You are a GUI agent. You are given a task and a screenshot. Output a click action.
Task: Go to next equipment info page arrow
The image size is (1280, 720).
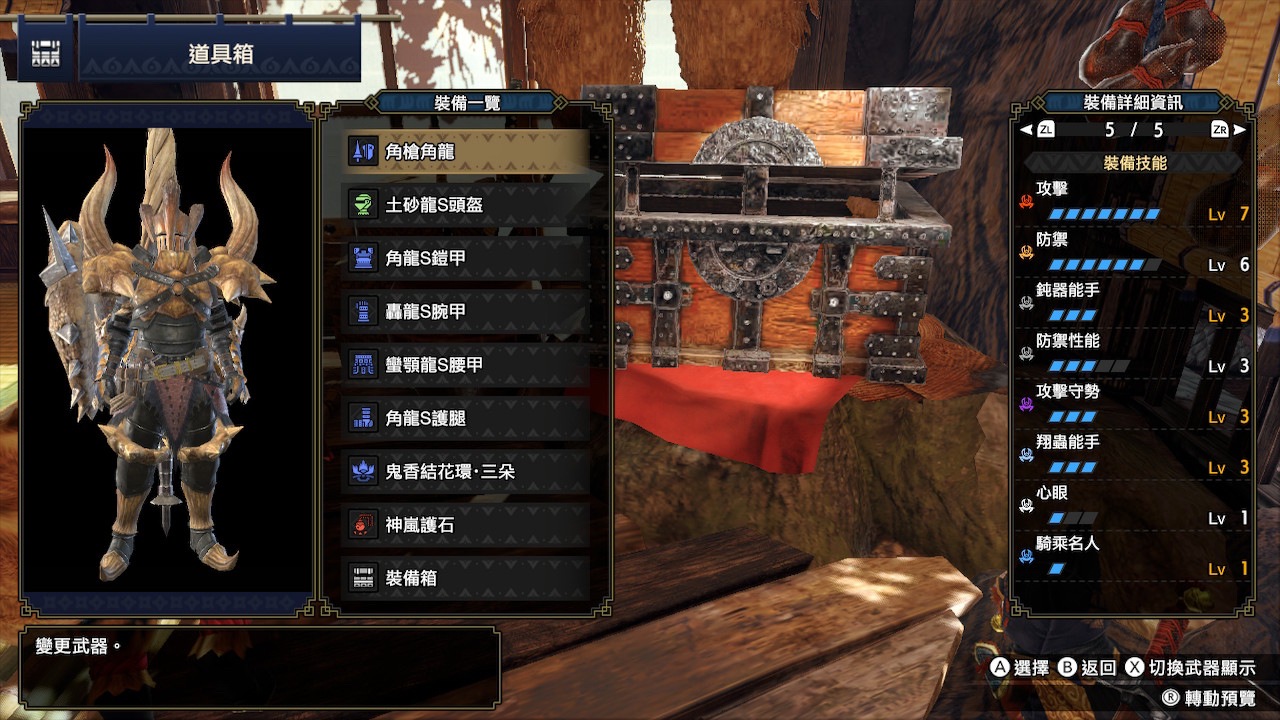1240,130
